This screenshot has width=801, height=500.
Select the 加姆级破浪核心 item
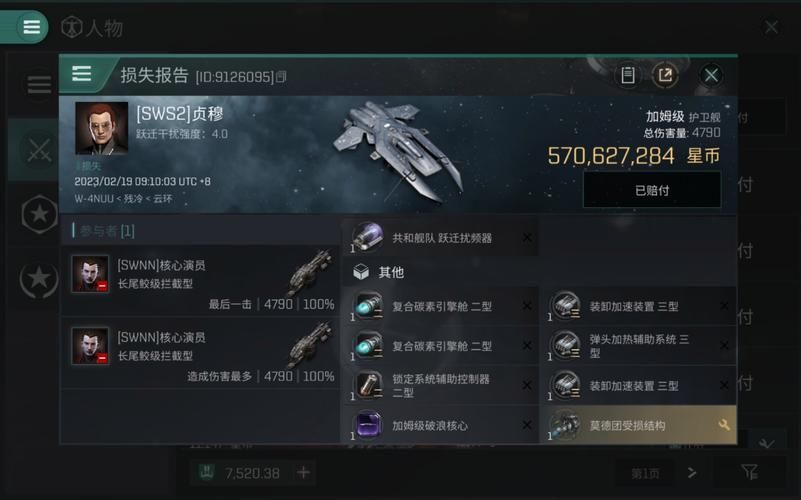[x=440, y=426]
